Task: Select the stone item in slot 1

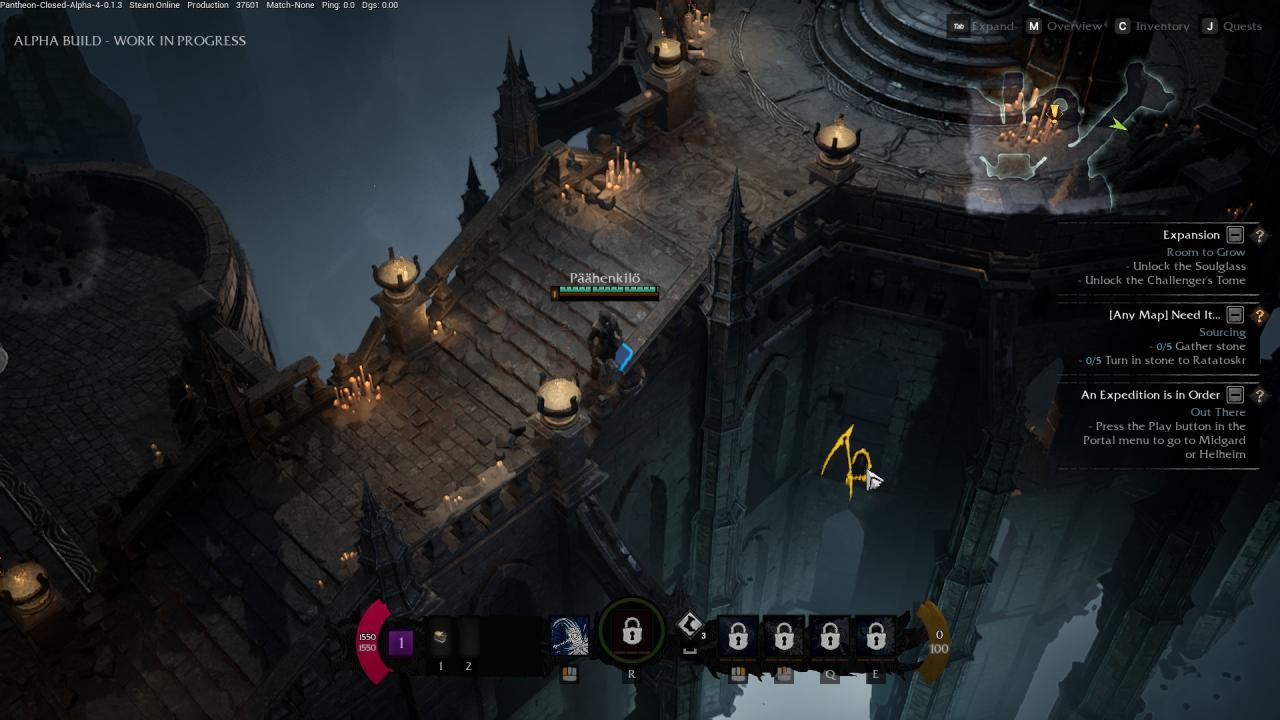Action: tap(440, 638)
